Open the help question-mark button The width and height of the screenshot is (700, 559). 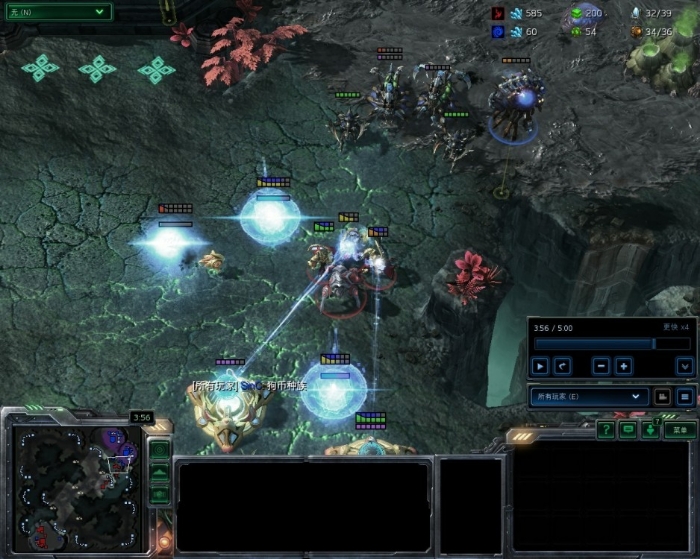pyautogui.click(x=605, y=429)
